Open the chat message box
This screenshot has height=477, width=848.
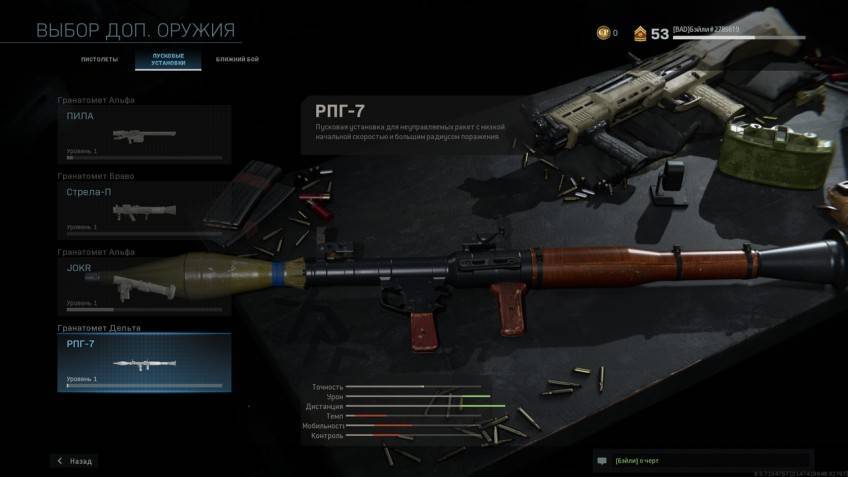pyautogui.click(x=702, y=461)
